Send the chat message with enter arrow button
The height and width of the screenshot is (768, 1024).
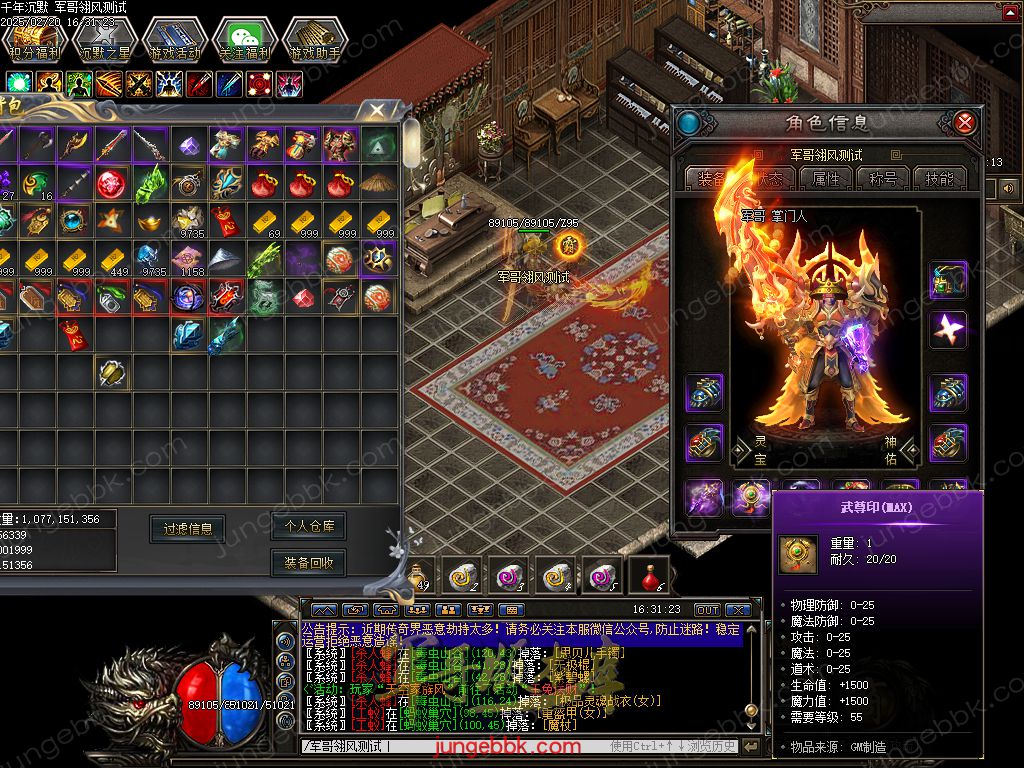point(751,746)
